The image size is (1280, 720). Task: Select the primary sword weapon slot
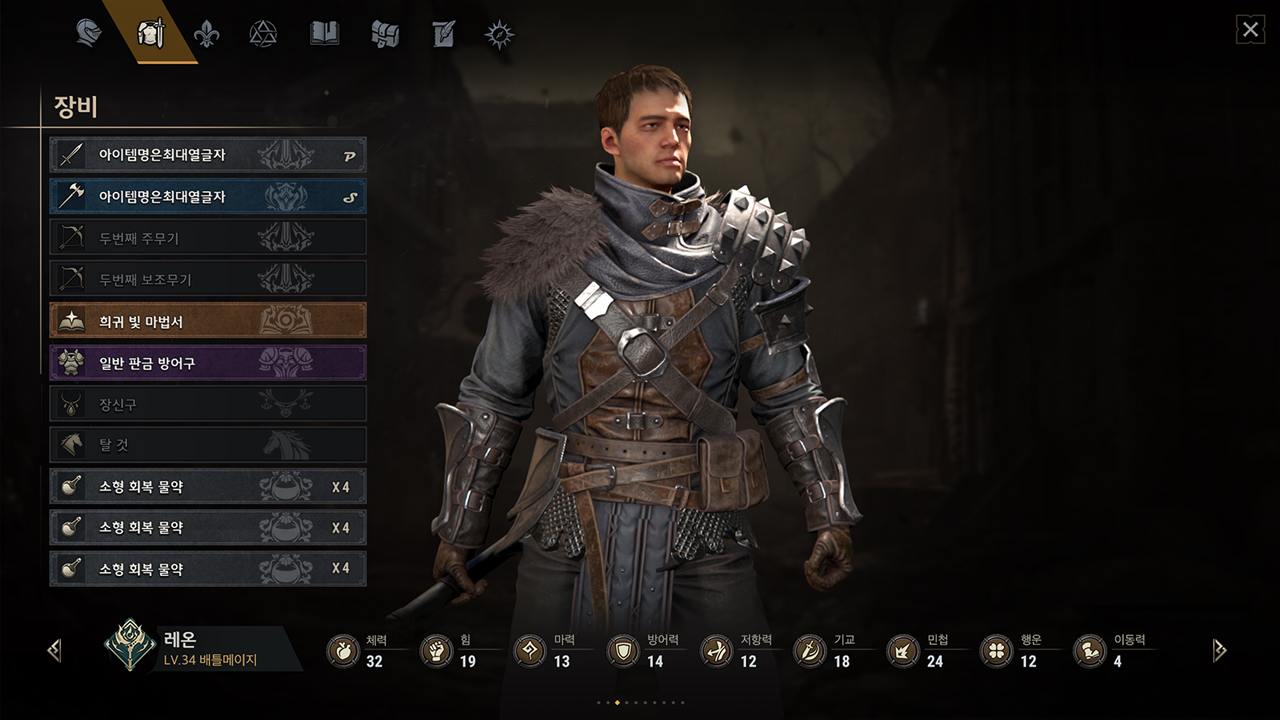tap(208, 155)
